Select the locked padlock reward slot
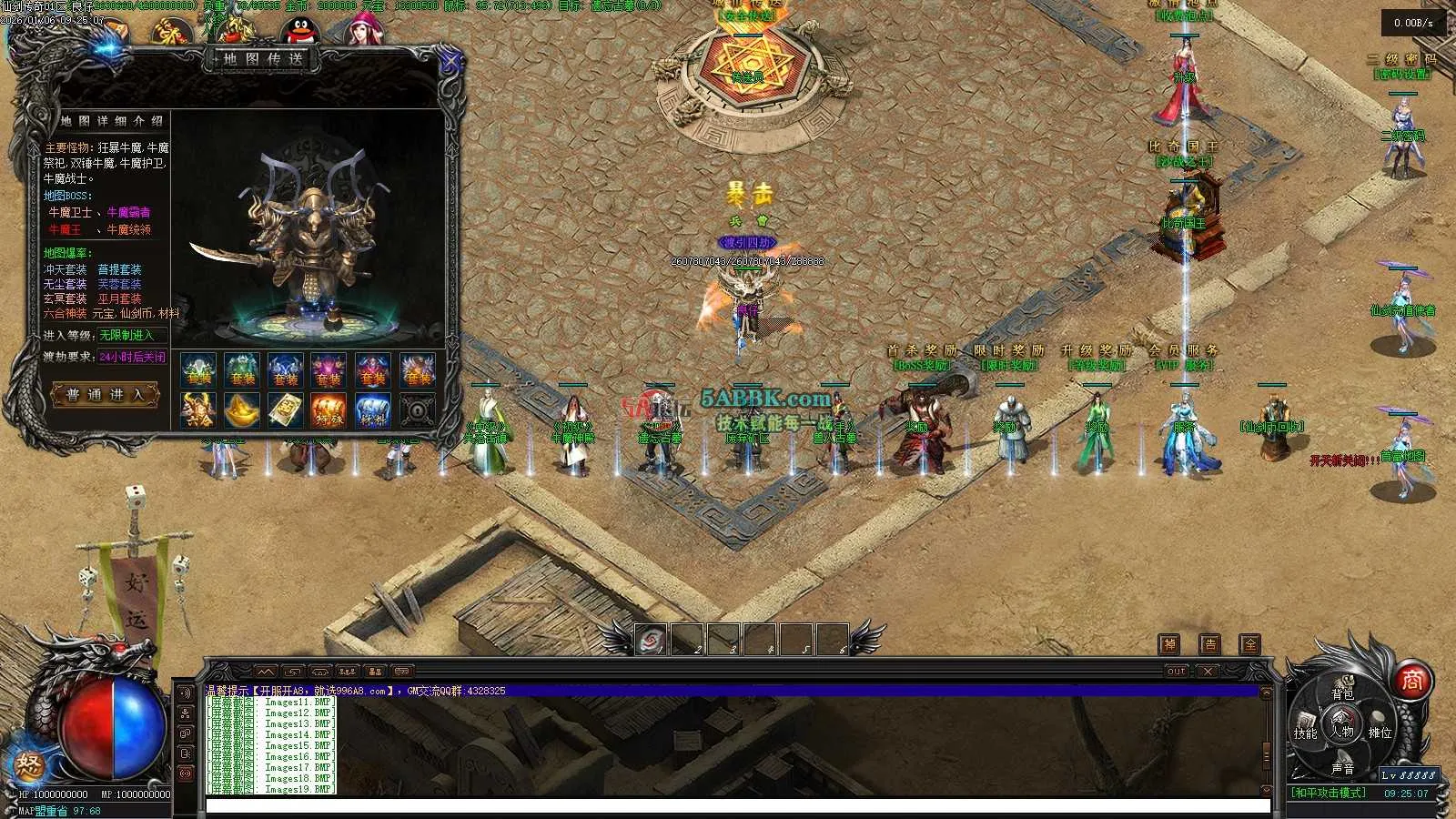1456x819 pixels. [x=417, y=410]
